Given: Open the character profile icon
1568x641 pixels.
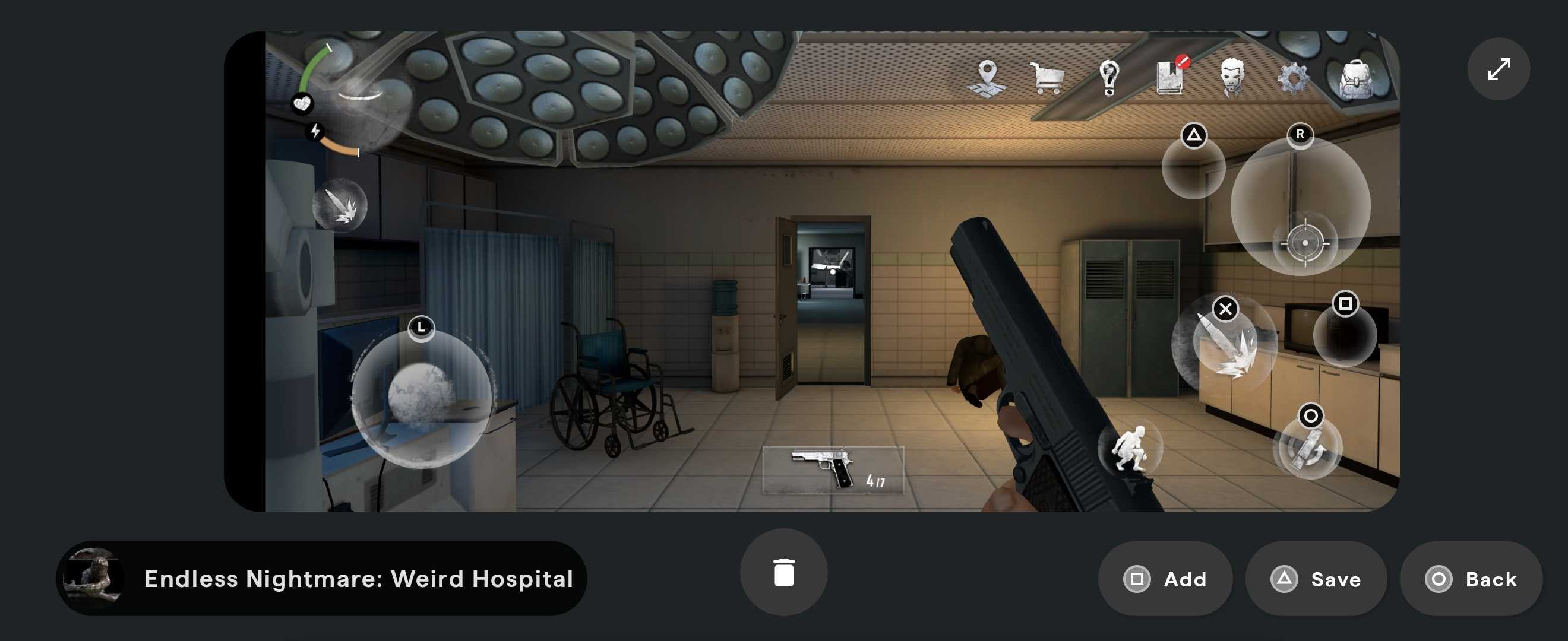Looking at the screenshot, I should click(x=1232, y=76).
